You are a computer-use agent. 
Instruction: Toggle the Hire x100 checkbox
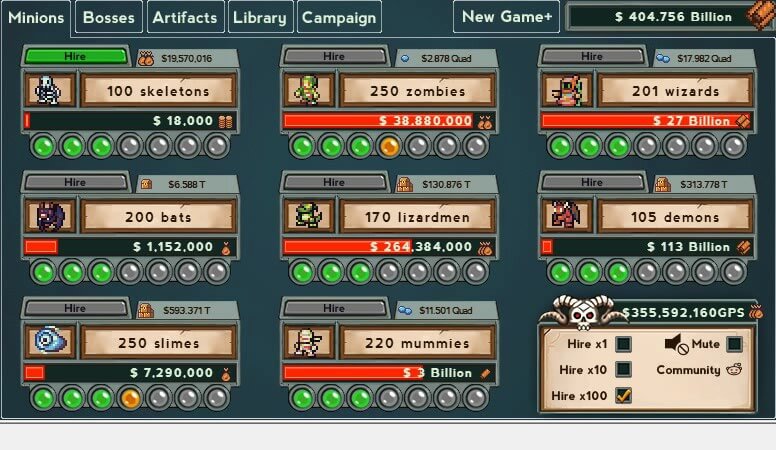click(x=623, y=396)
